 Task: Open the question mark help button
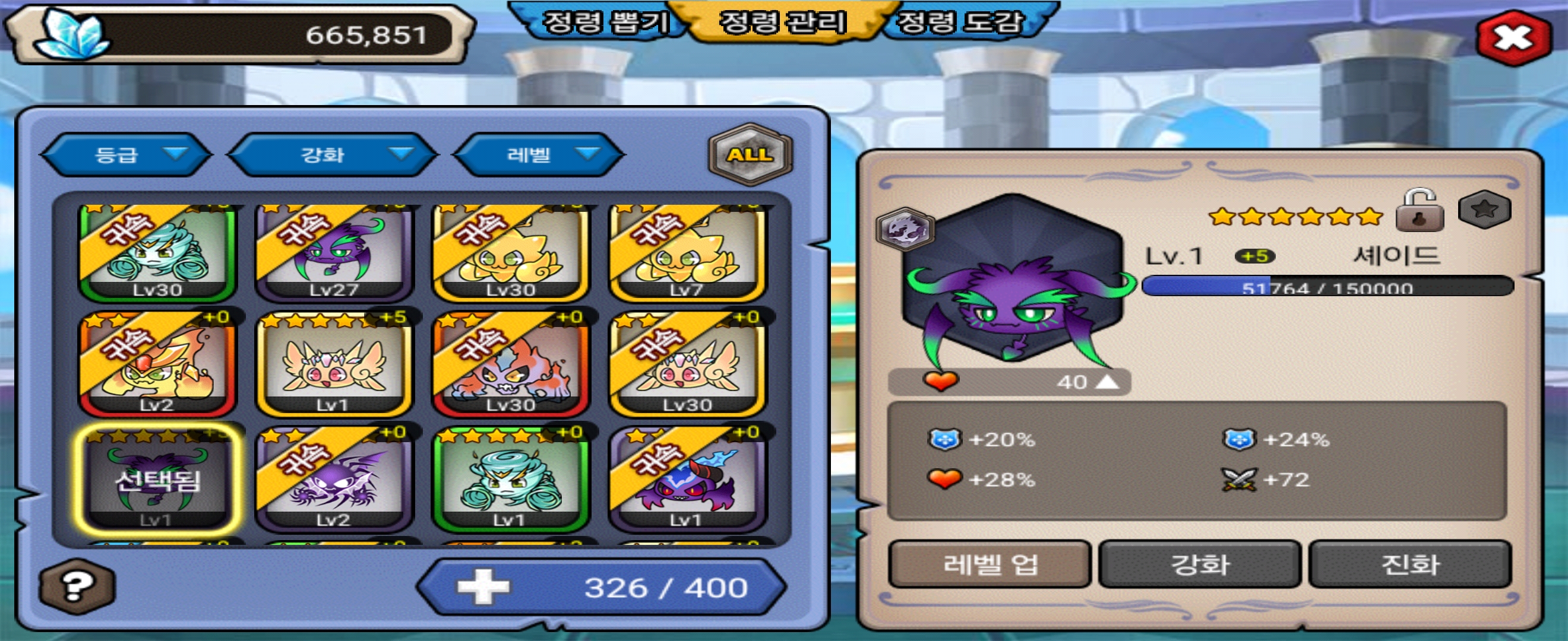pyautogui.click(x=77, y=586)
